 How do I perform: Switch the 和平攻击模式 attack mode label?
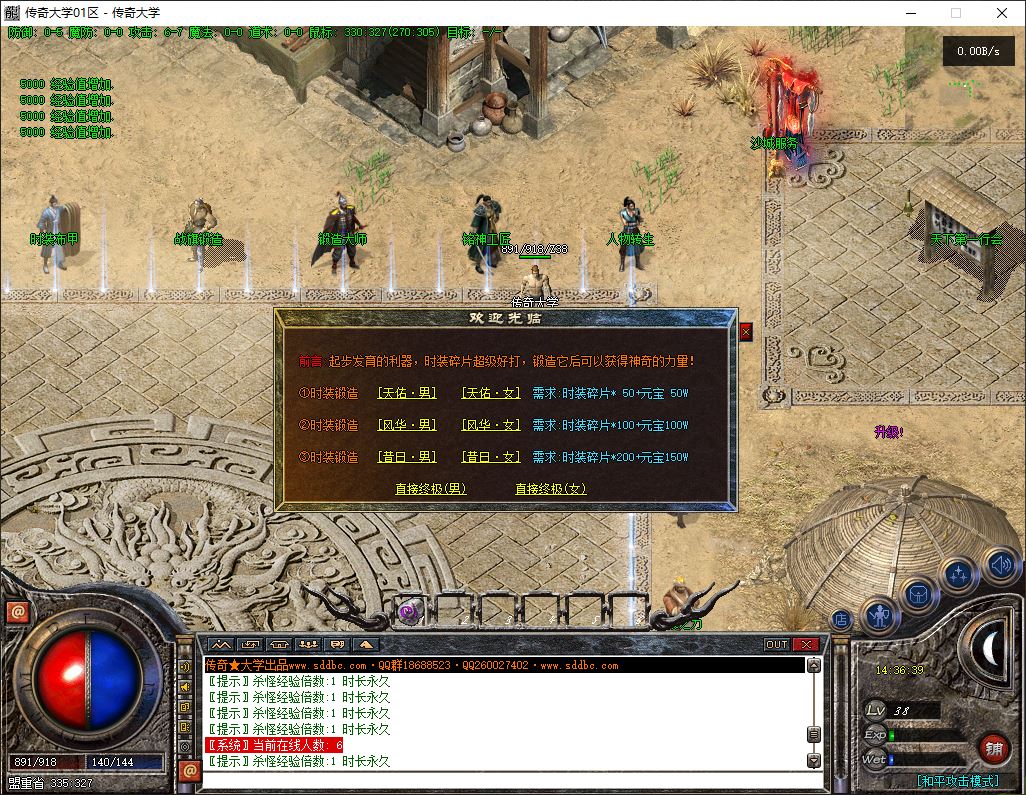[956, 781]
